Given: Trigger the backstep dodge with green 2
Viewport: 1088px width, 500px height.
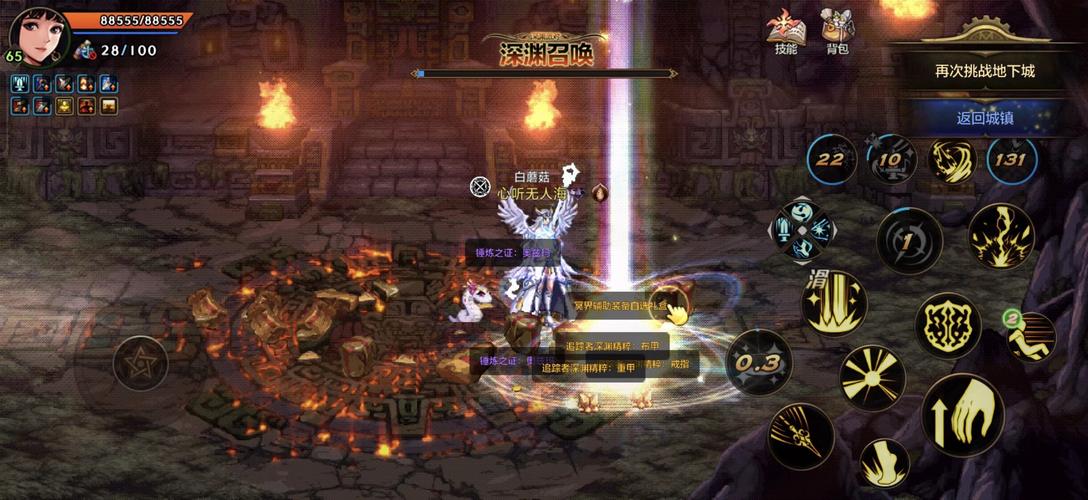Looking at the screenshot, I should pyautogui.click(x=1029, y=337).
